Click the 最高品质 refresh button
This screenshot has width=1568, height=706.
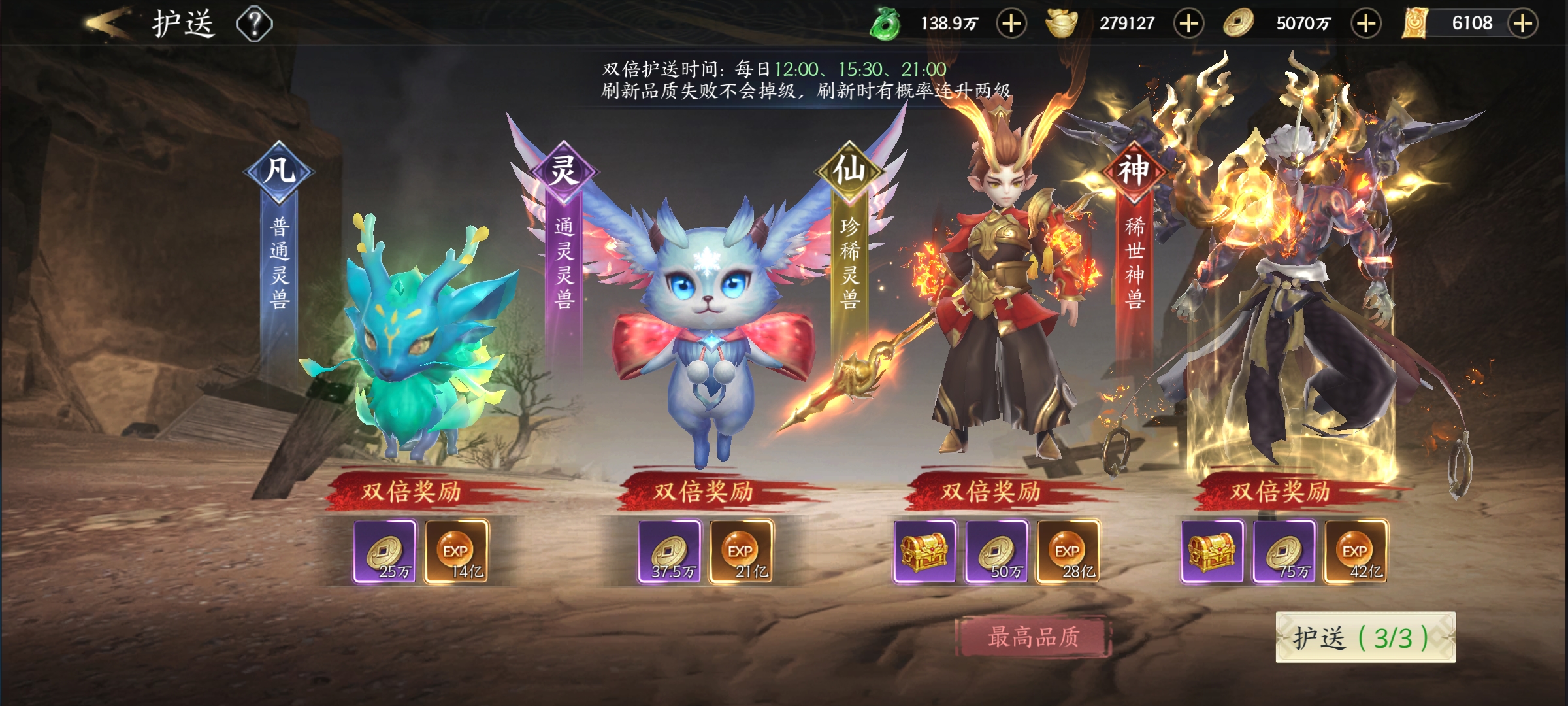(x=1032, y=637)
